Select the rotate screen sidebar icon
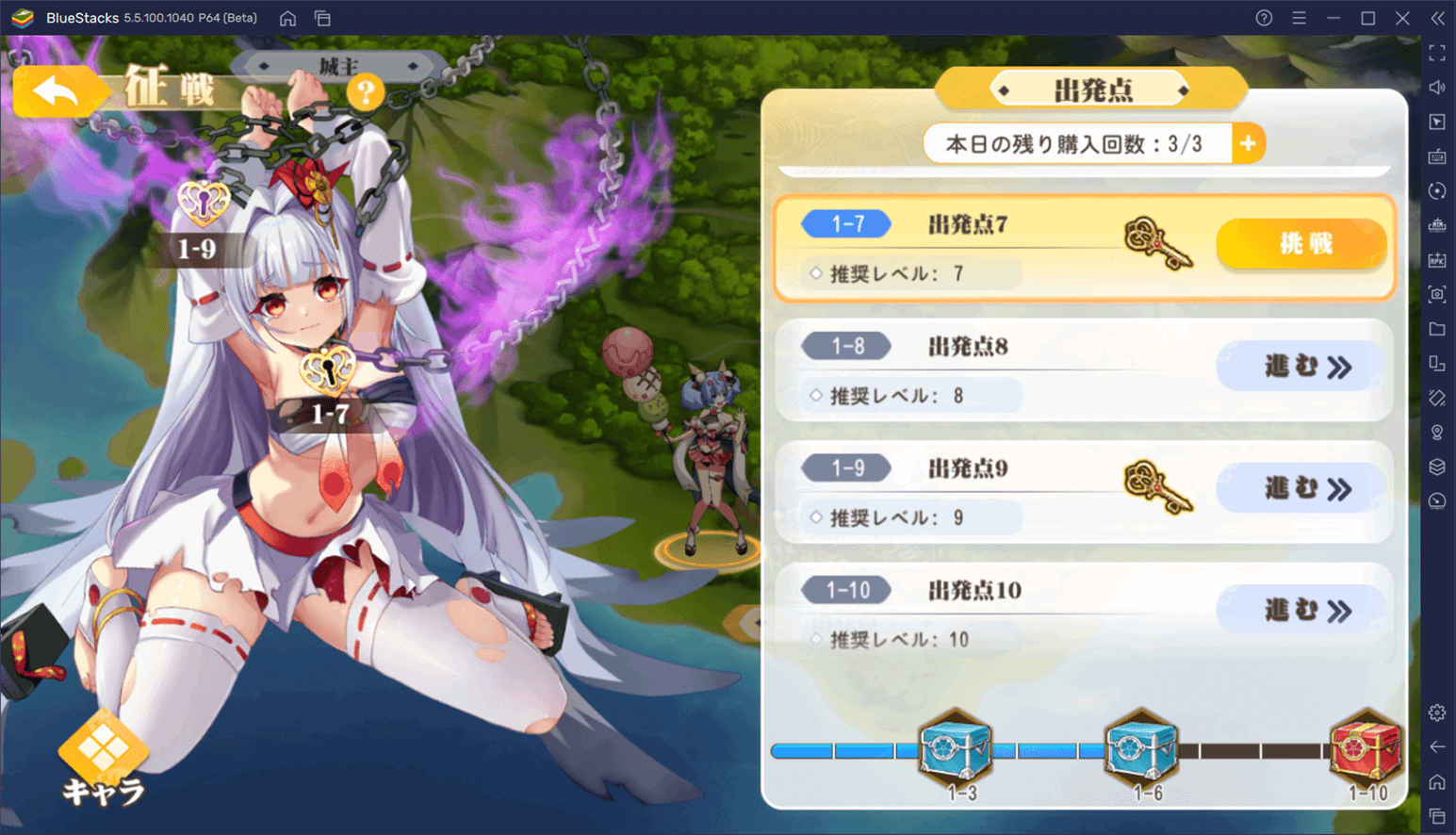Viewport: 1456px width, 835px height. (x=1438, y=190)
